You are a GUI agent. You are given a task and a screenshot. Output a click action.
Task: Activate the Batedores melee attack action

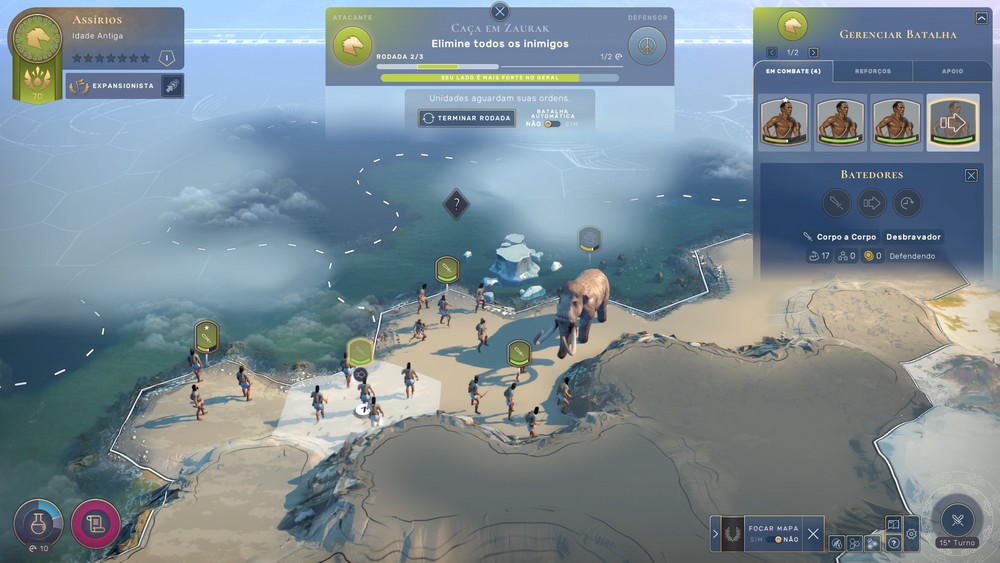click(x=836, y=203)
